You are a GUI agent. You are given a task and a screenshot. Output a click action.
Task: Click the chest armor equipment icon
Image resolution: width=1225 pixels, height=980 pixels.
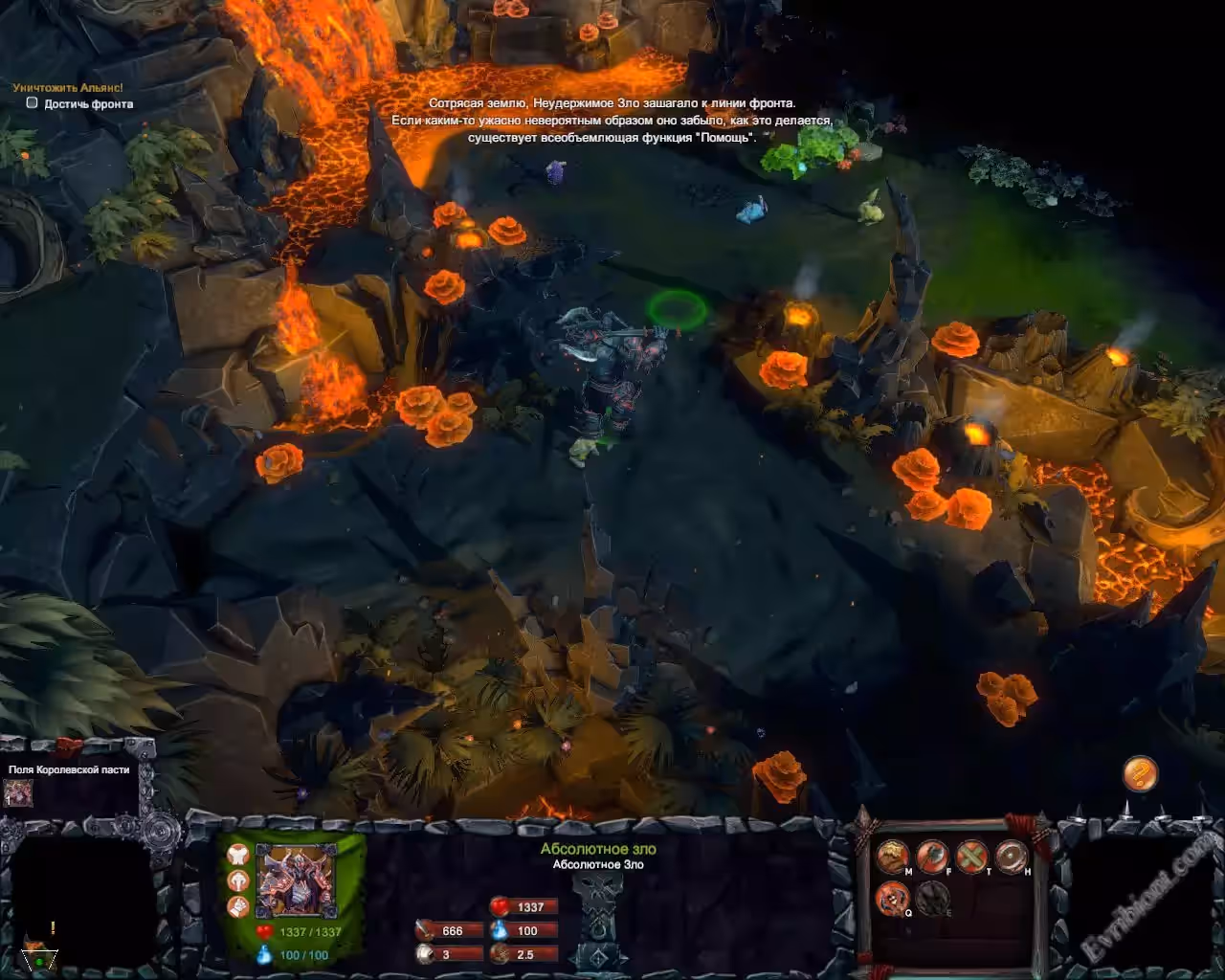(x=238, y=856)
